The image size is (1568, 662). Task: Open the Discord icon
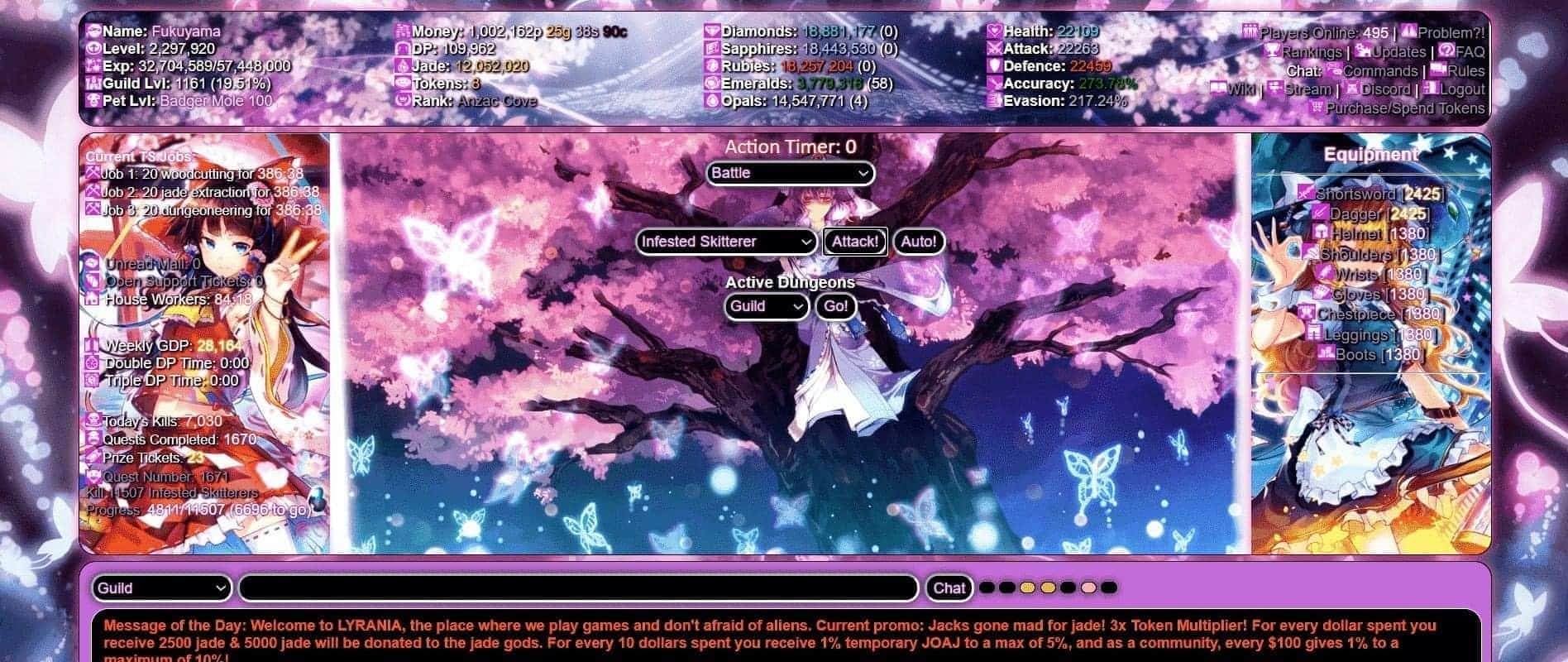tap(1350, 89)
